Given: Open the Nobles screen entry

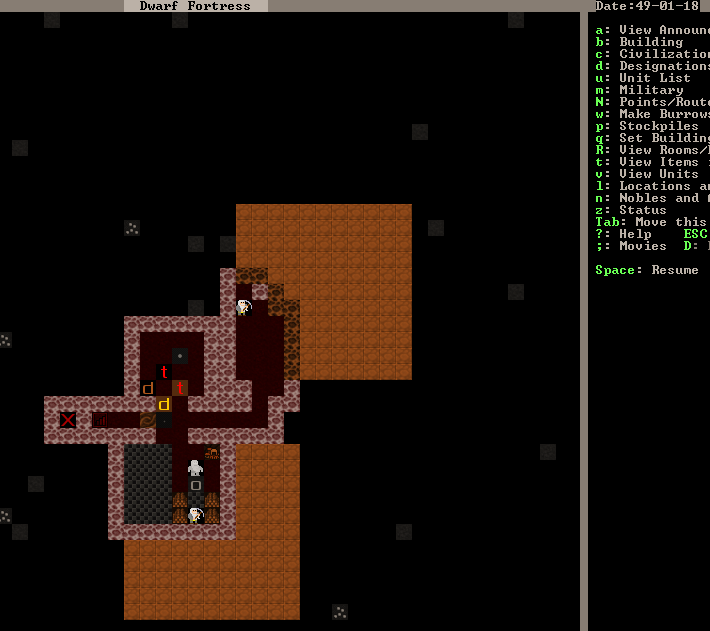Looking at the screenshot, I should tap(655, 198).
